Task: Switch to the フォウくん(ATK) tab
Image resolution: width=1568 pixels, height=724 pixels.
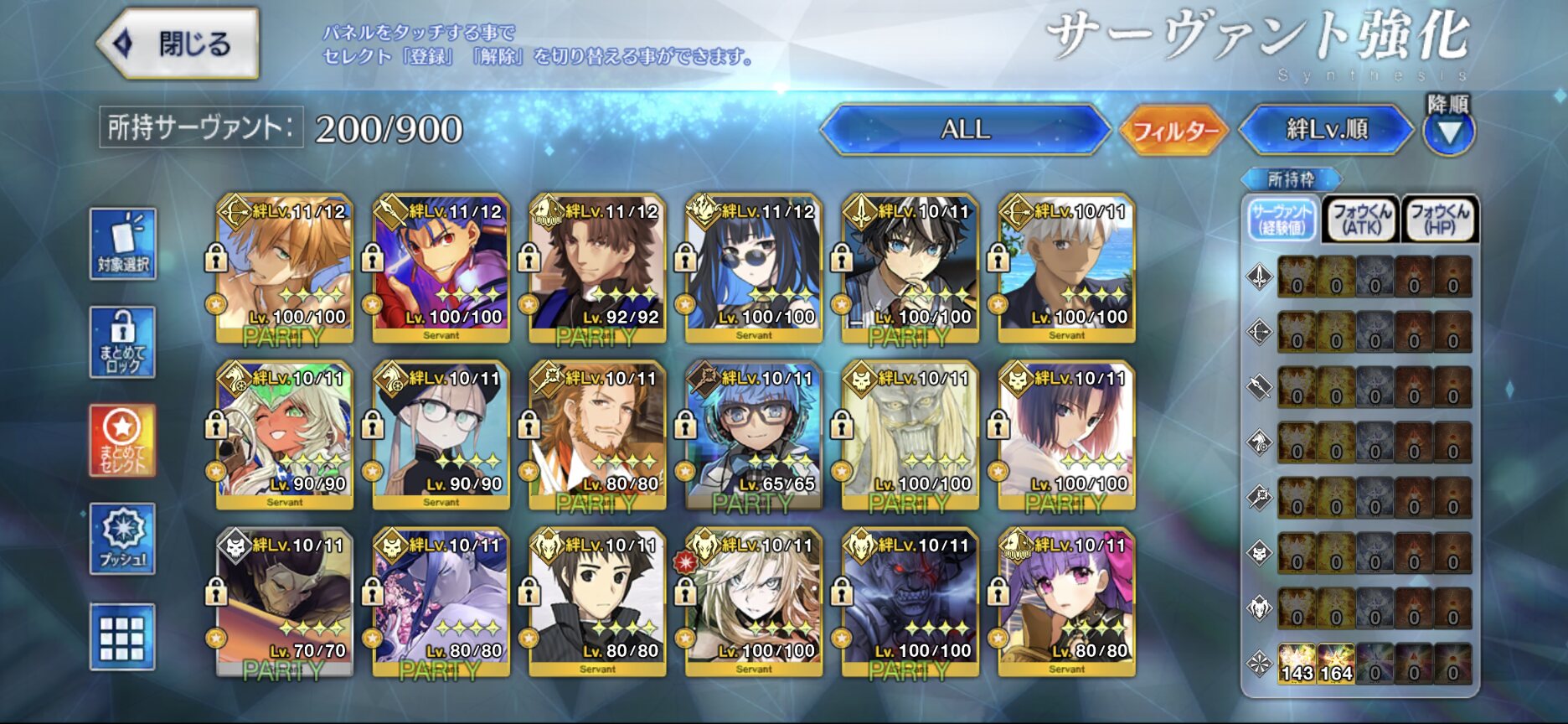Action: (1360, 220)
